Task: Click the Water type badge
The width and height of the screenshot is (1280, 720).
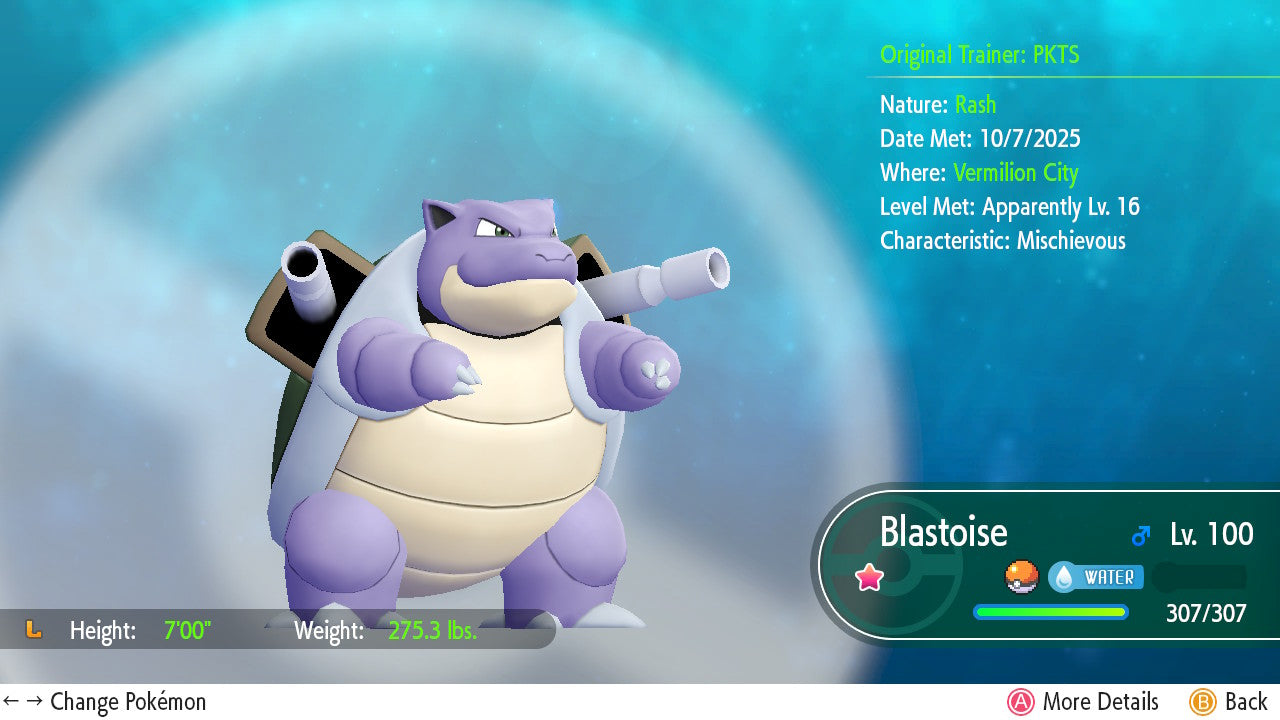Action: pos(1095,577)
